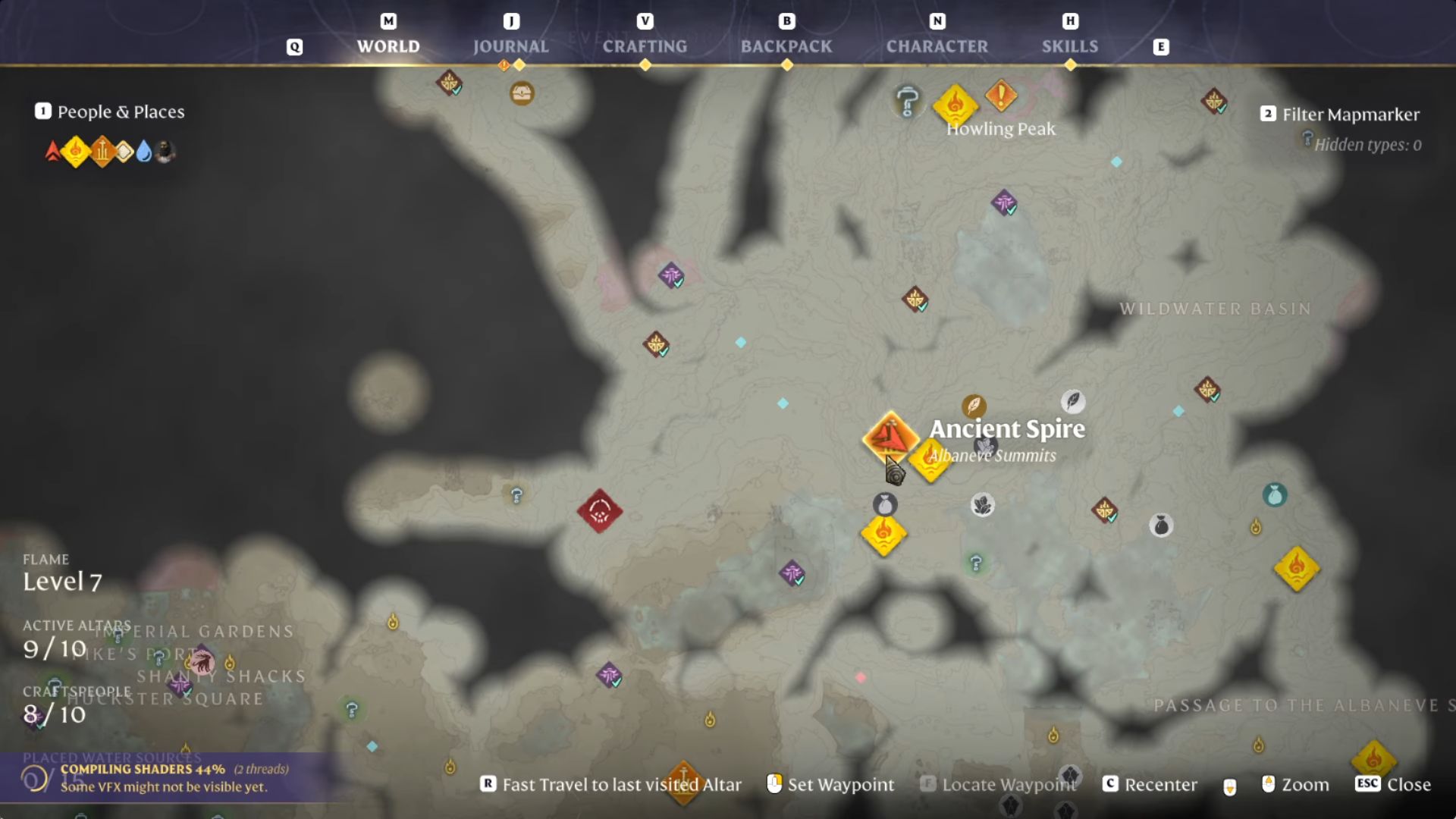Click Set Waypoint in the bottom bar
The width and height of the screenshot is (1456, 819).
(x=841, y=785)
